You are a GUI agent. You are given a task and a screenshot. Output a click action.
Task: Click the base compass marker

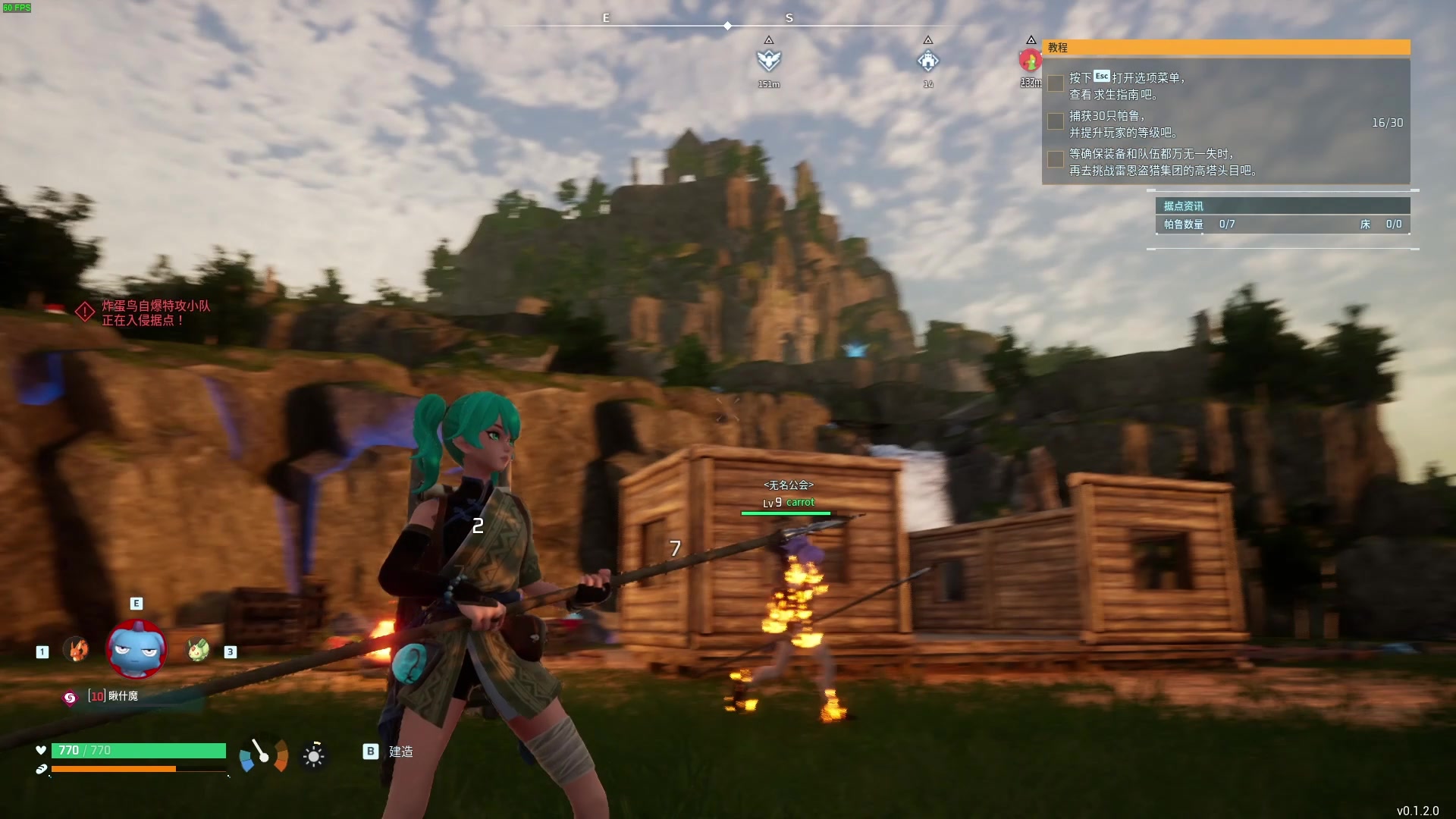(928, 60)
